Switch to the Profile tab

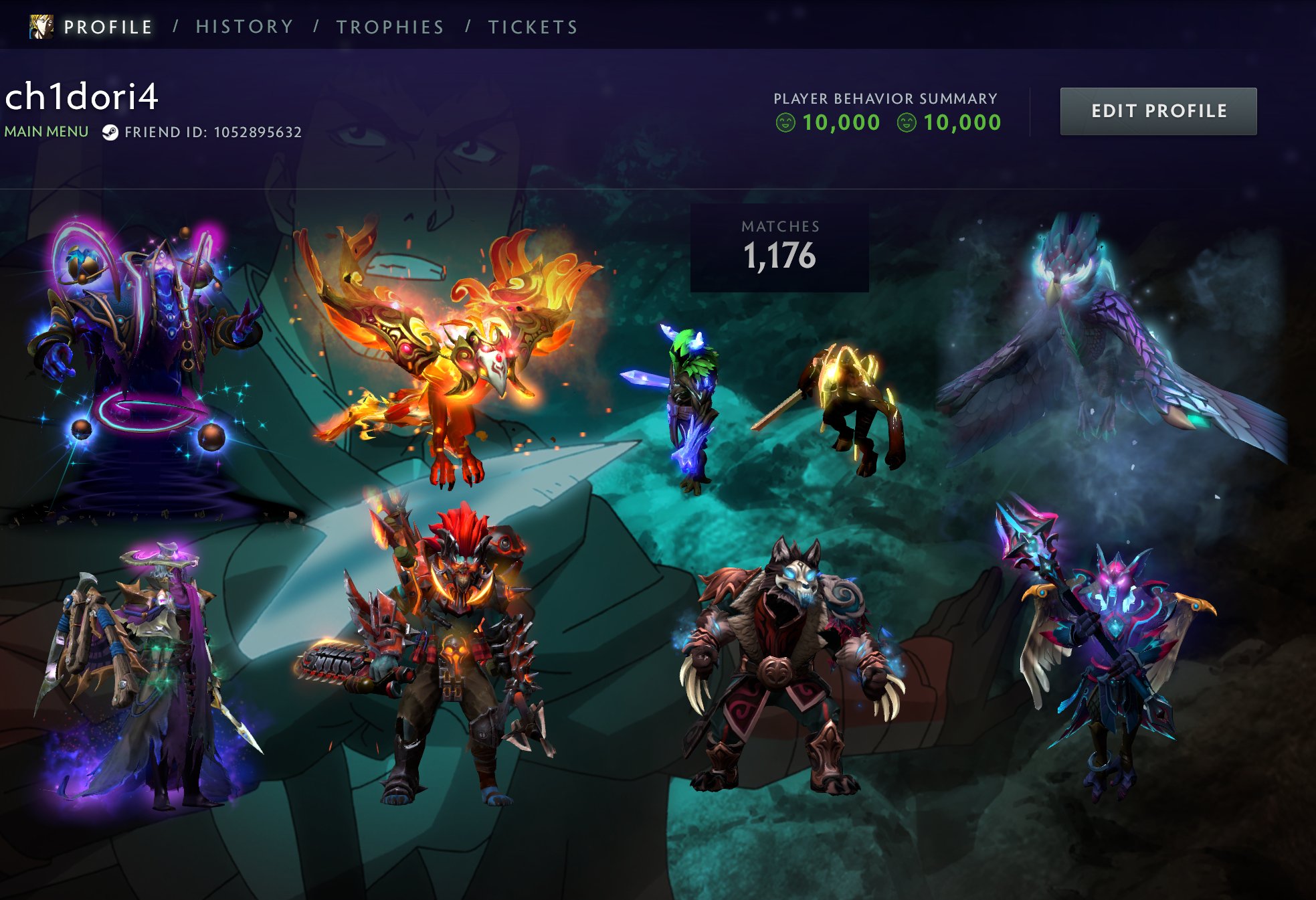[107, 27]
